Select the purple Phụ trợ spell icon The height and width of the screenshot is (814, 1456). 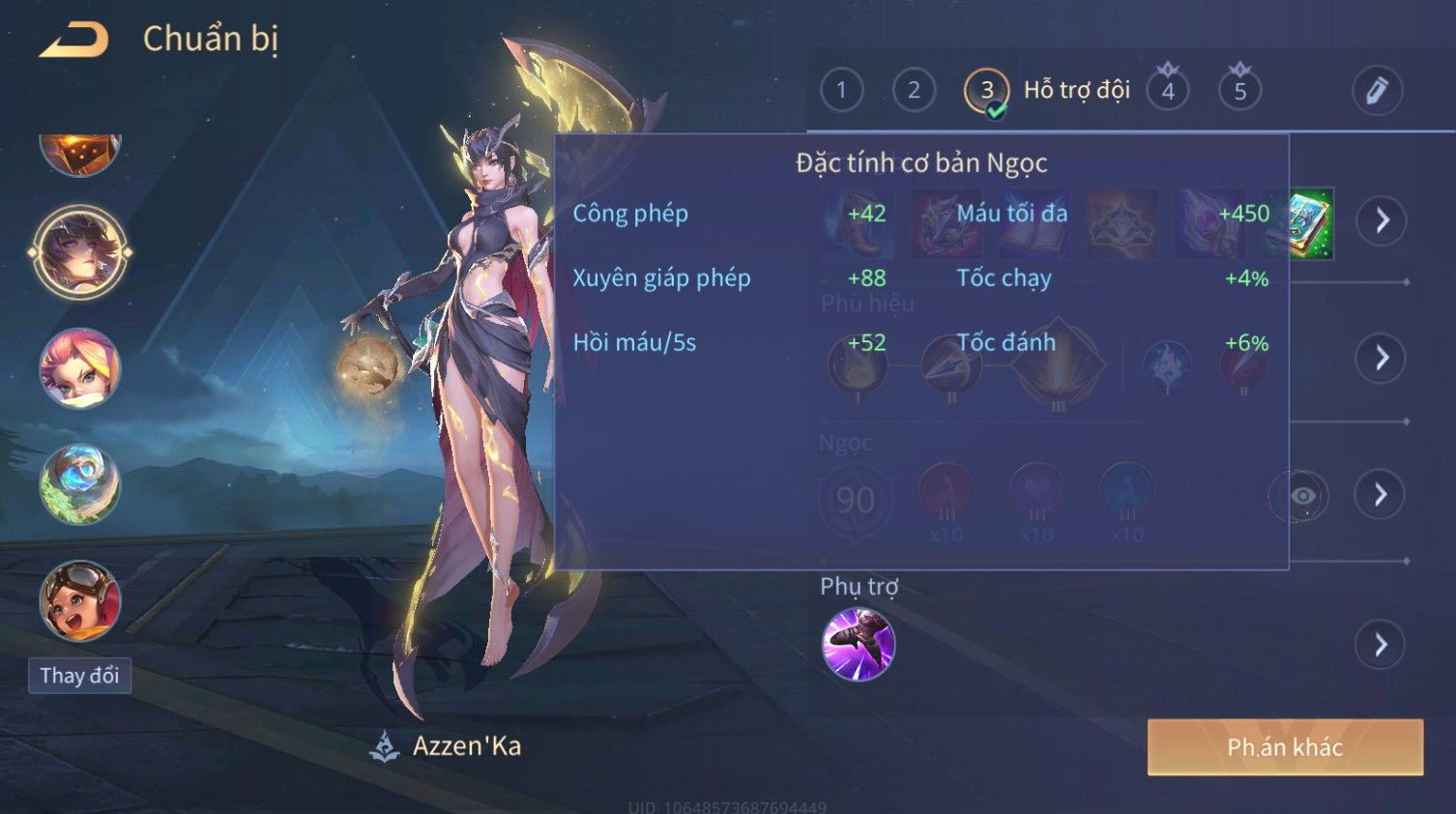859,644
